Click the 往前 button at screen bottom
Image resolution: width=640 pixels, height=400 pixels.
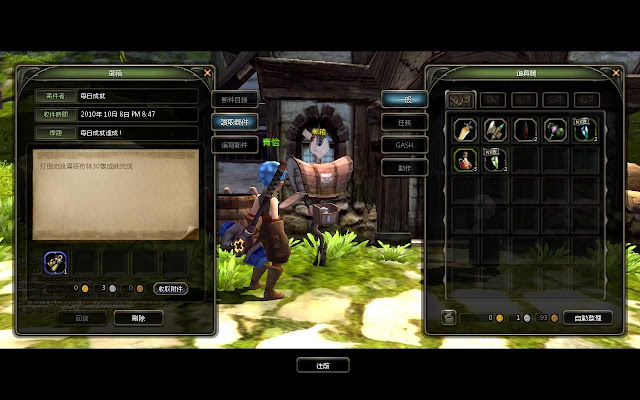tap(322, 366)
